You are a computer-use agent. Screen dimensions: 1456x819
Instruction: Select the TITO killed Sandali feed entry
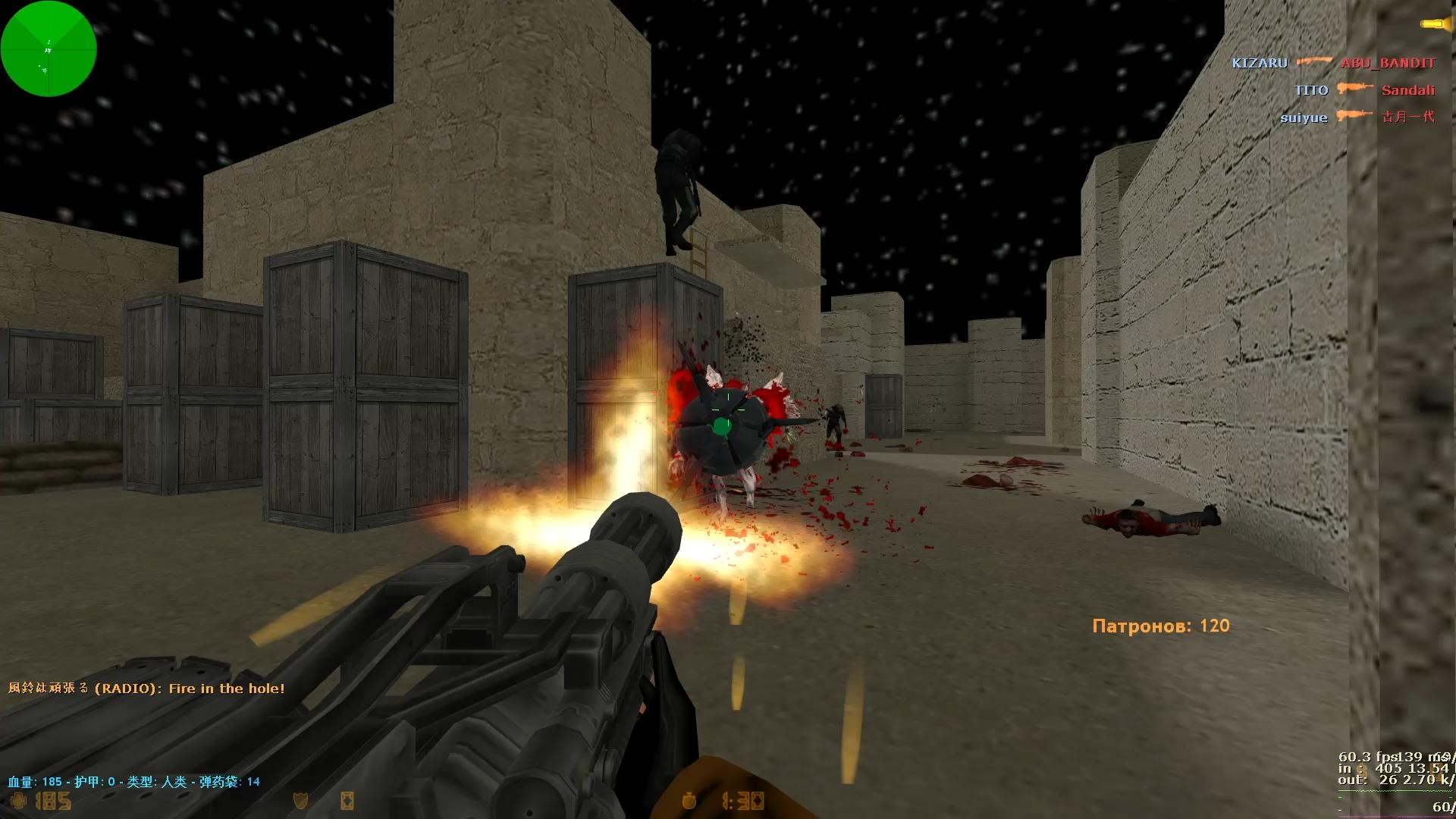[x=1364, y=90]
